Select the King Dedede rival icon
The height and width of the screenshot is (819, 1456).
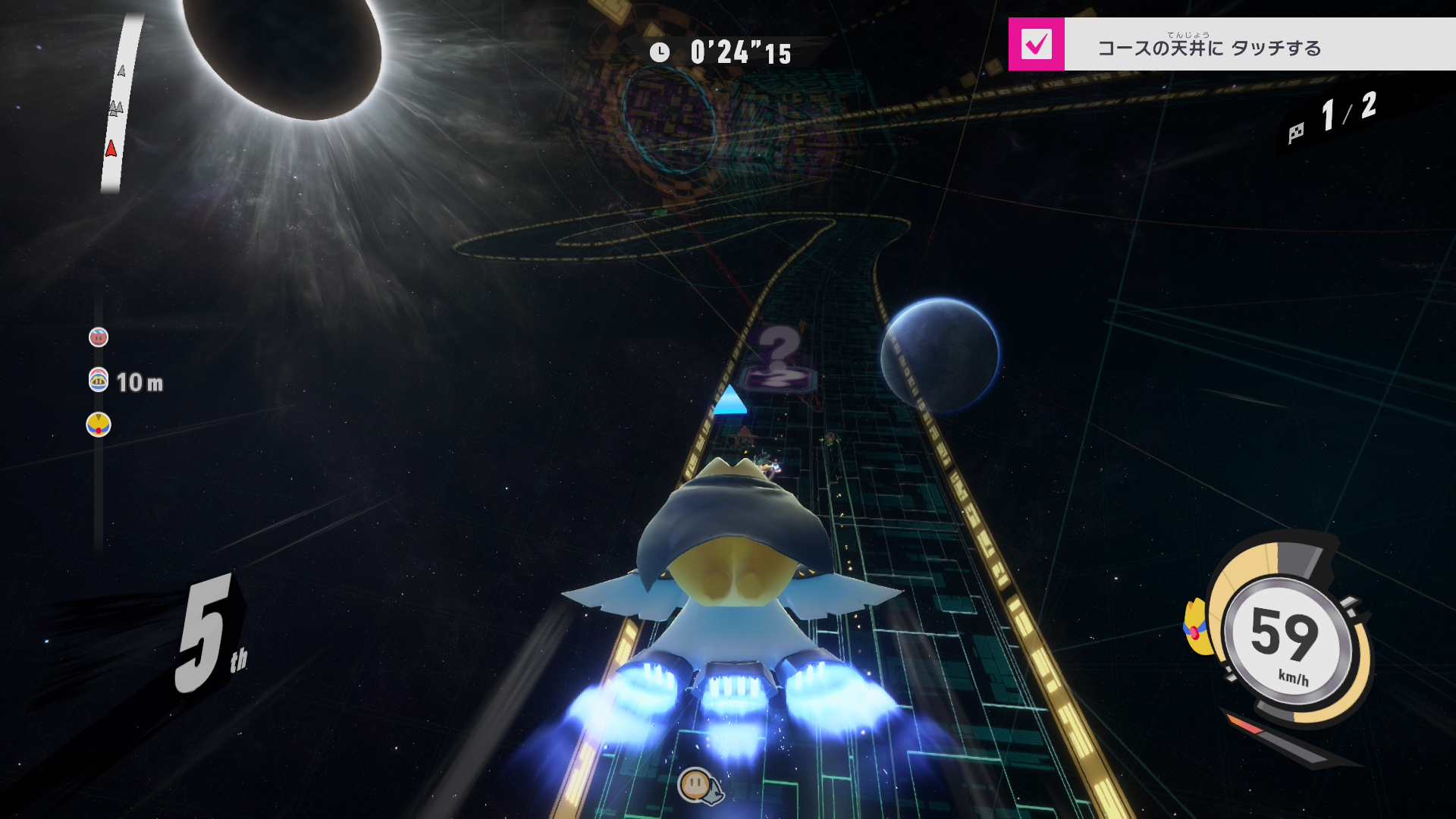click(99, 379)
